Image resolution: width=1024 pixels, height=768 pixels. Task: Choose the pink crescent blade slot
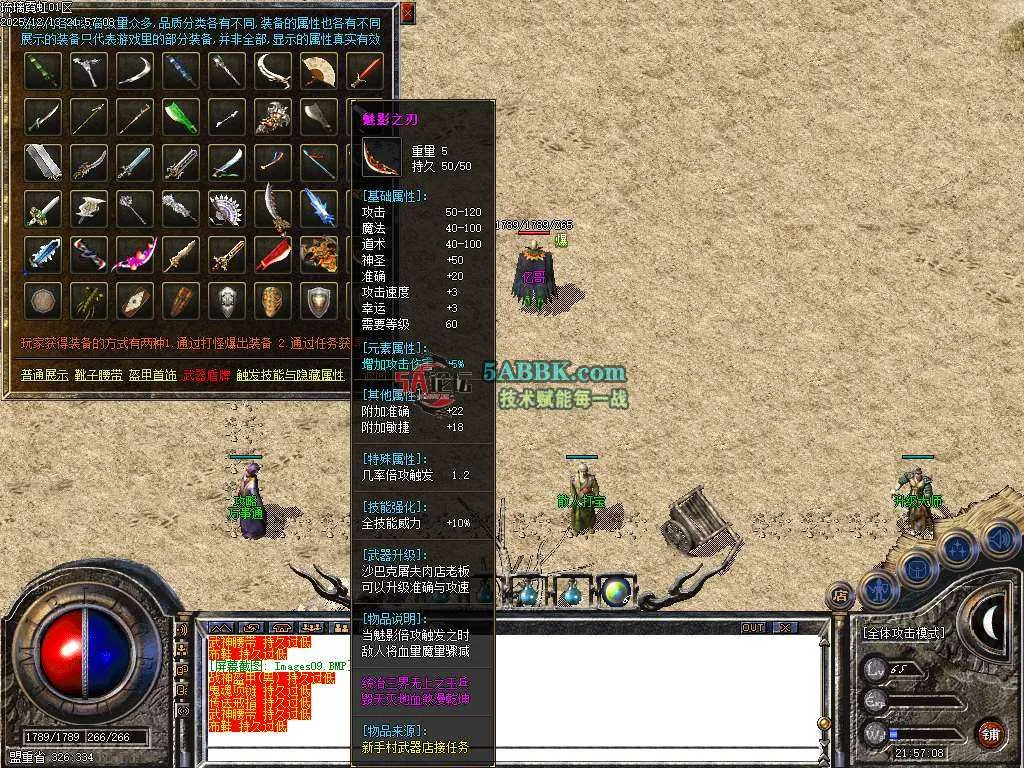pos(133,254)
